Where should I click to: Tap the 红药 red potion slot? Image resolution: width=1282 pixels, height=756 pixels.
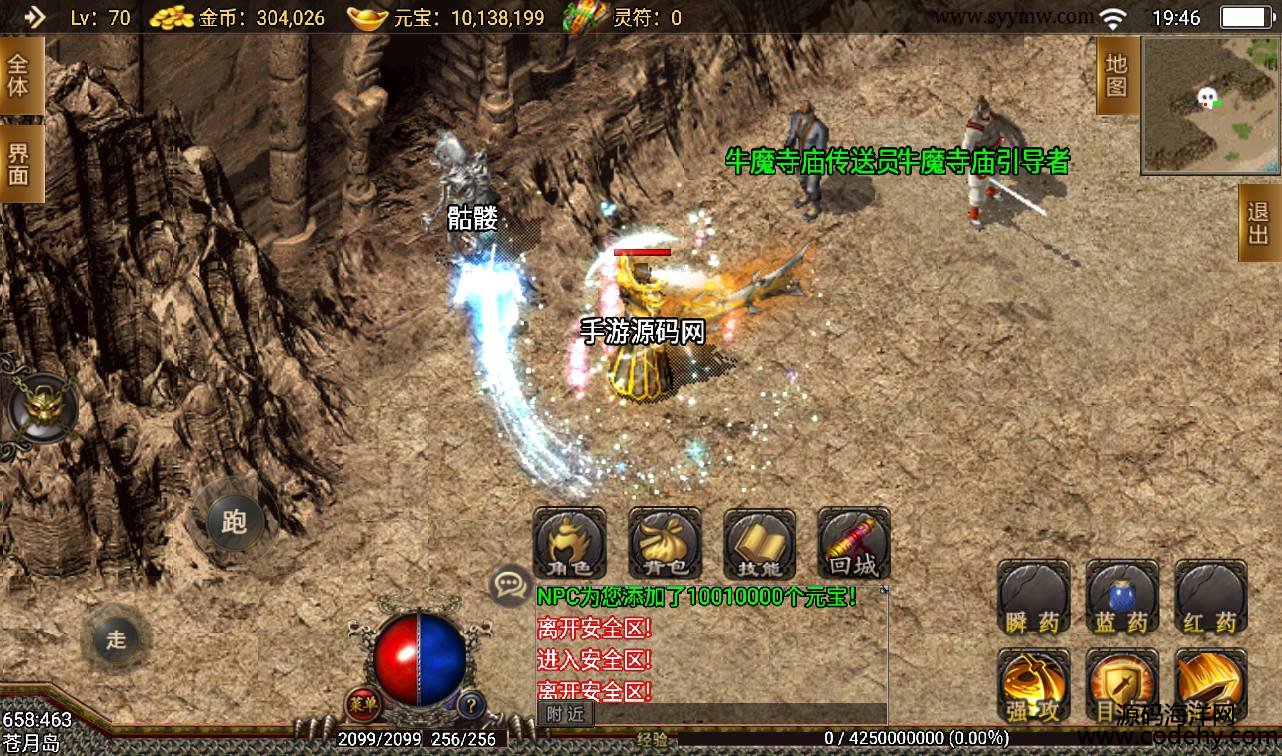pos(1210,598)
